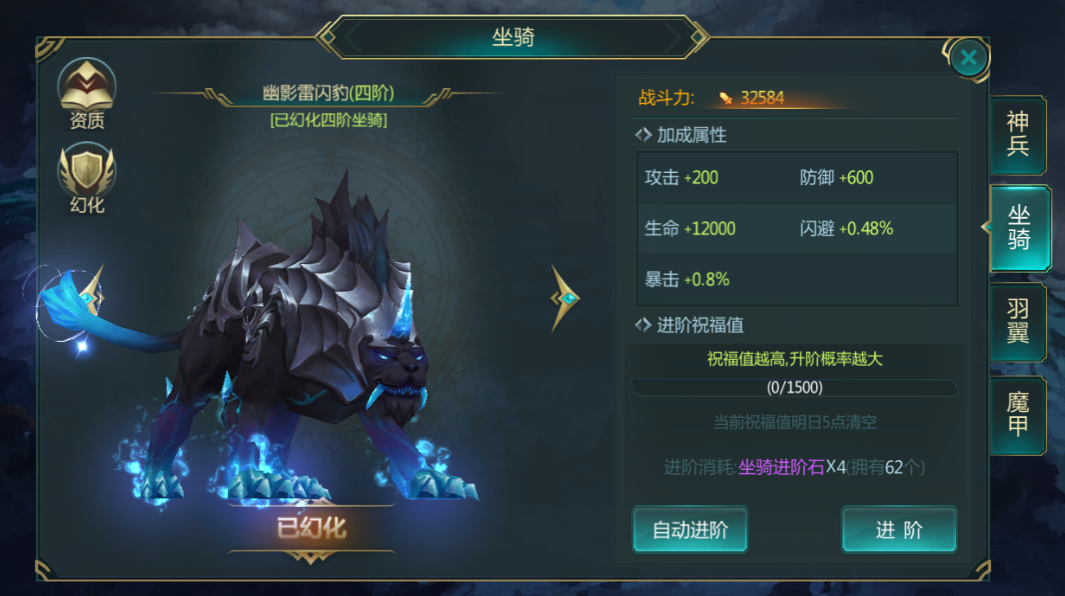Select the 坐骑 tab
Viewport: 1065px width, 596px height.
coord(1018,228)
